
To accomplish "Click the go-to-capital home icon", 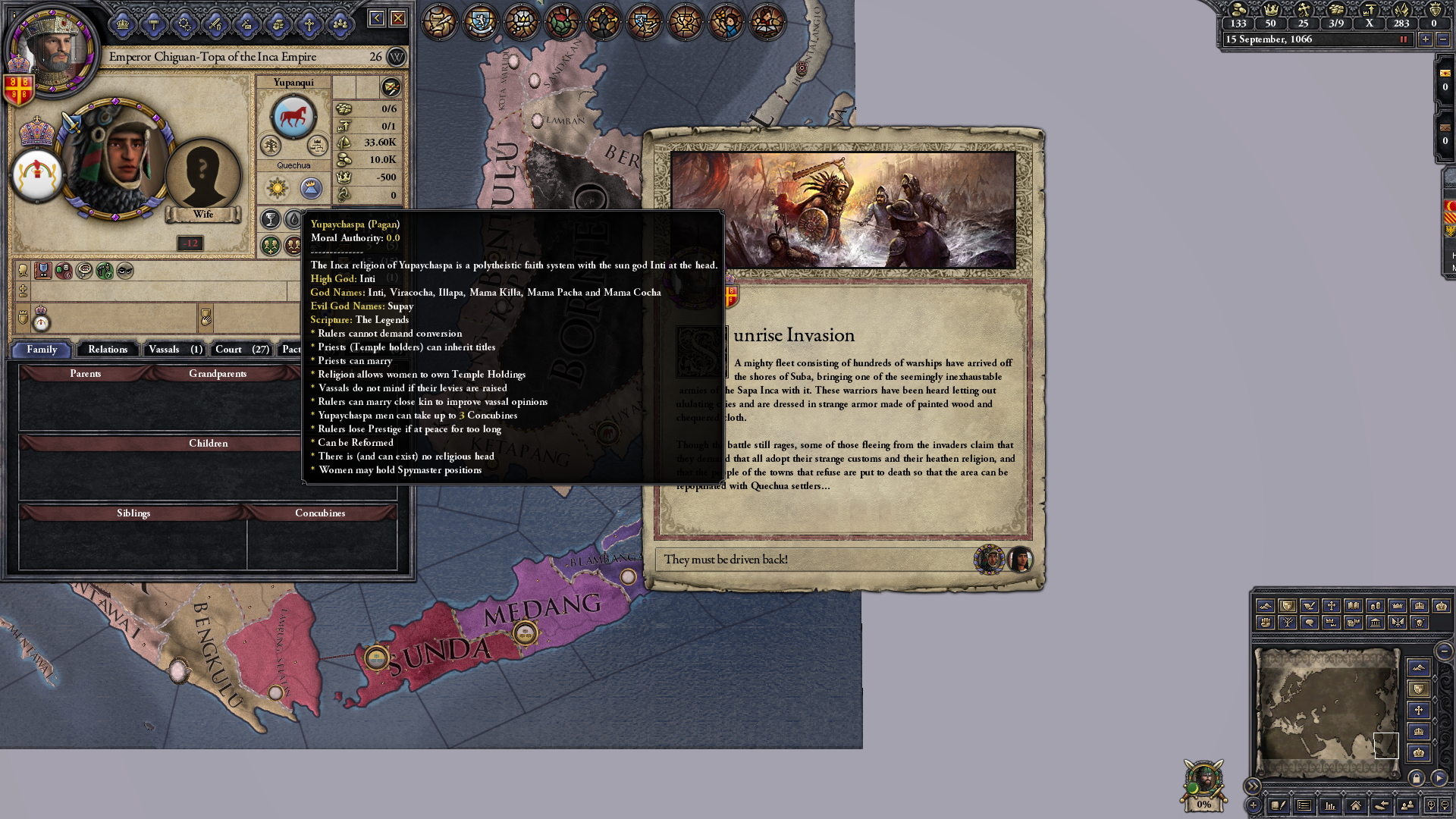I will click(1357, 806).
